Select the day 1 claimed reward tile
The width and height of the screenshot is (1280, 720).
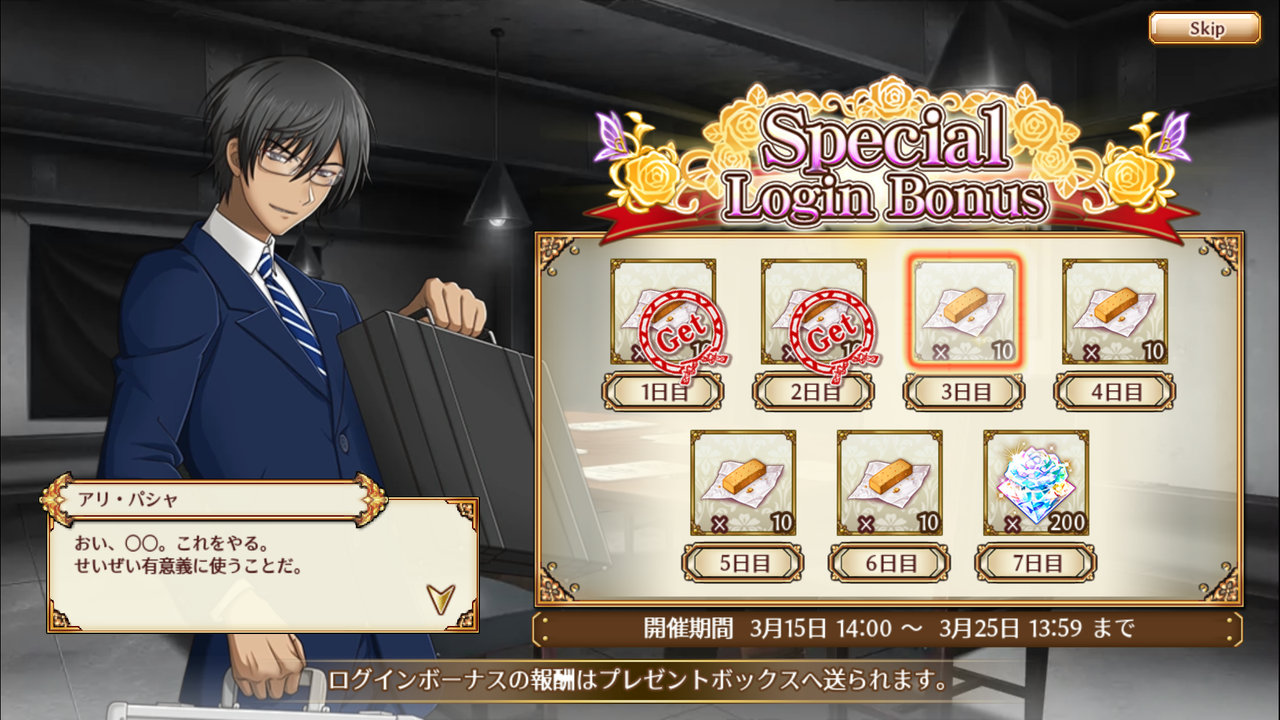pos(663,311)
